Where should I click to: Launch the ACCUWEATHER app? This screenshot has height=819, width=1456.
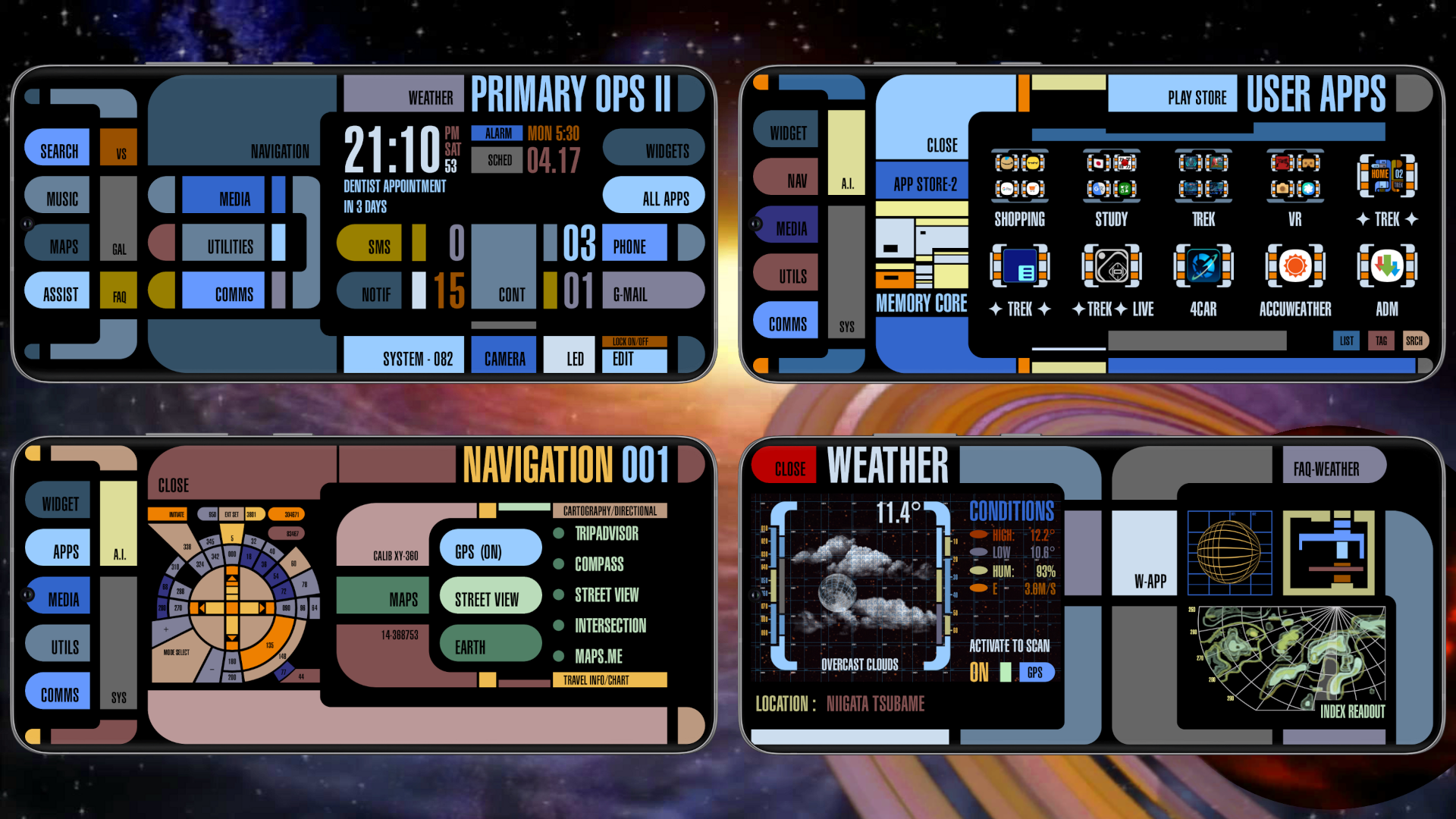(1294, 267)
